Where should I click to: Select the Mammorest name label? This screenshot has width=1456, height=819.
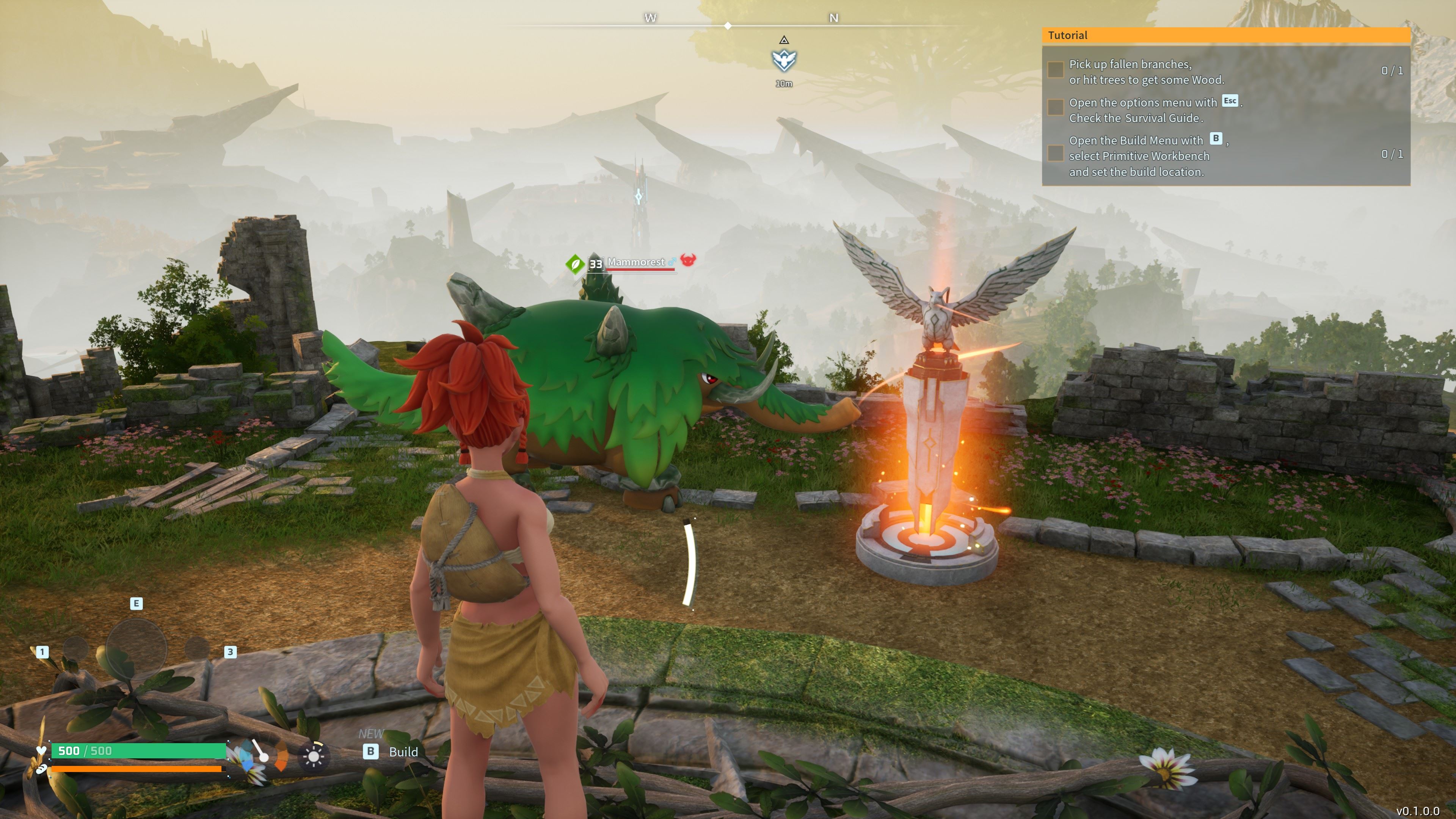pos(636,262)
